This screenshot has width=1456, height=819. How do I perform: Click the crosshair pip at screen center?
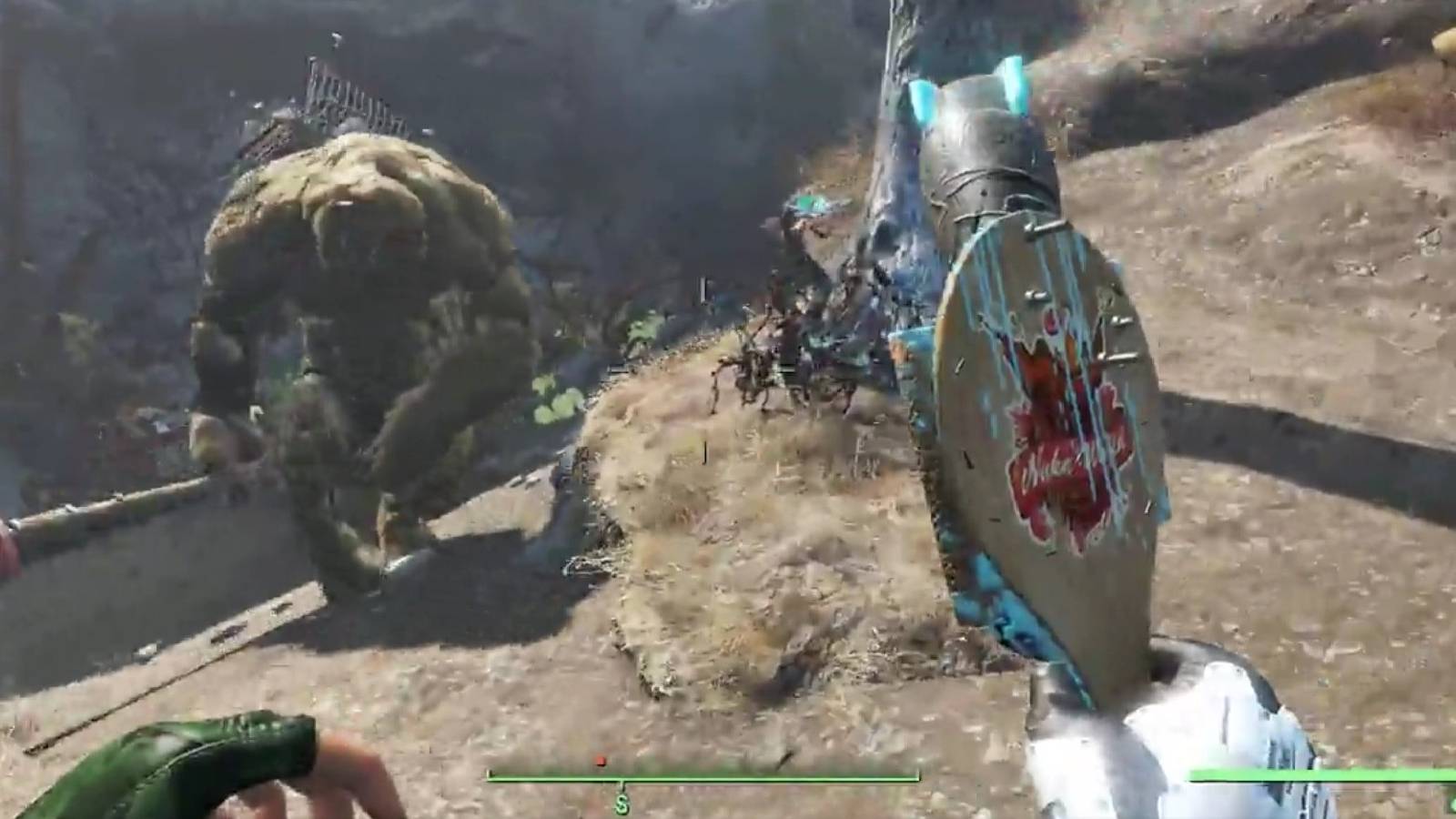point(728,409)
